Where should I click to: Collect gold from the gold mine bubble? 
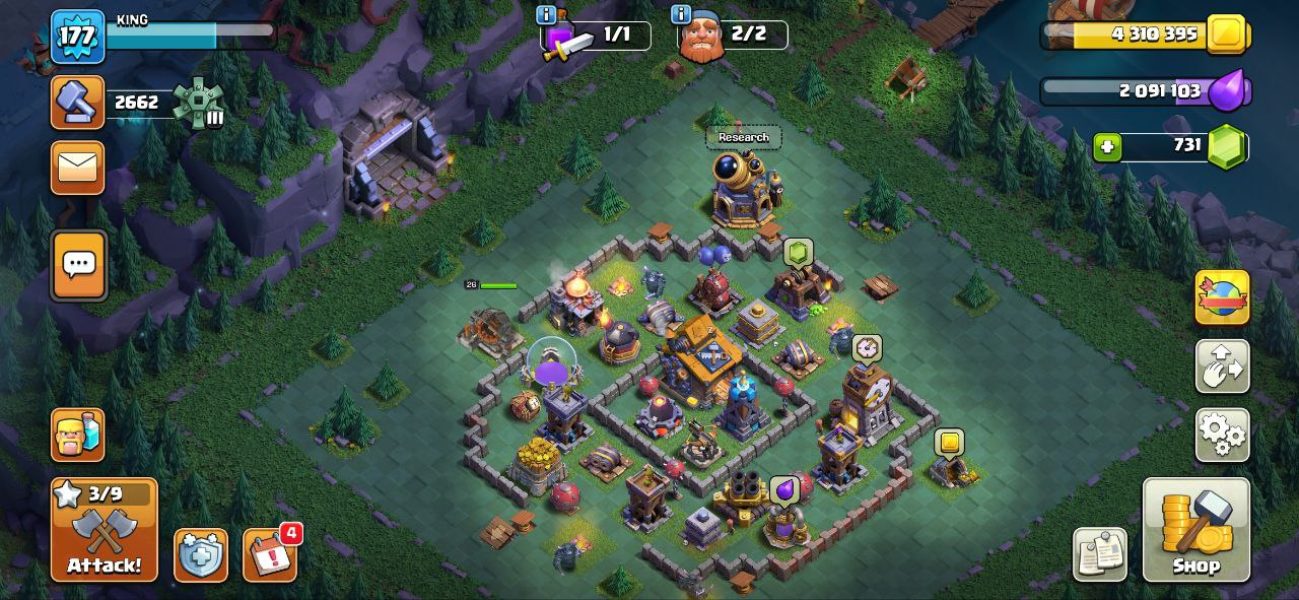949,443
